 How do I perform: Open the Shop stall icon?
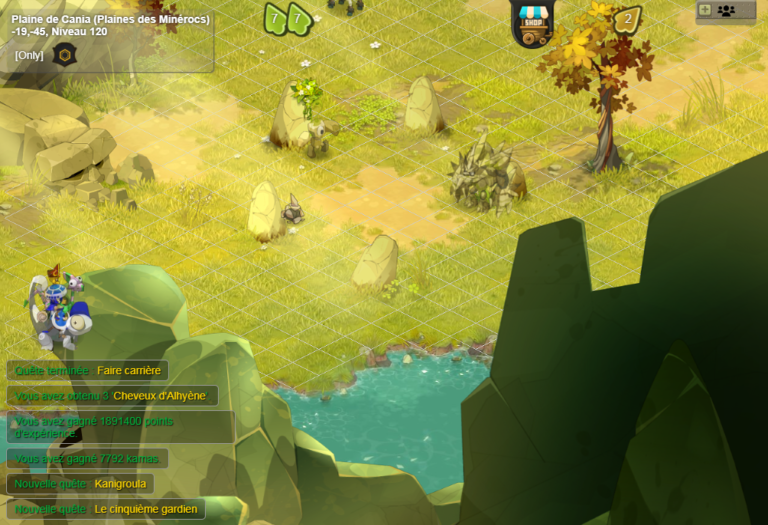[x=531, y=22]
